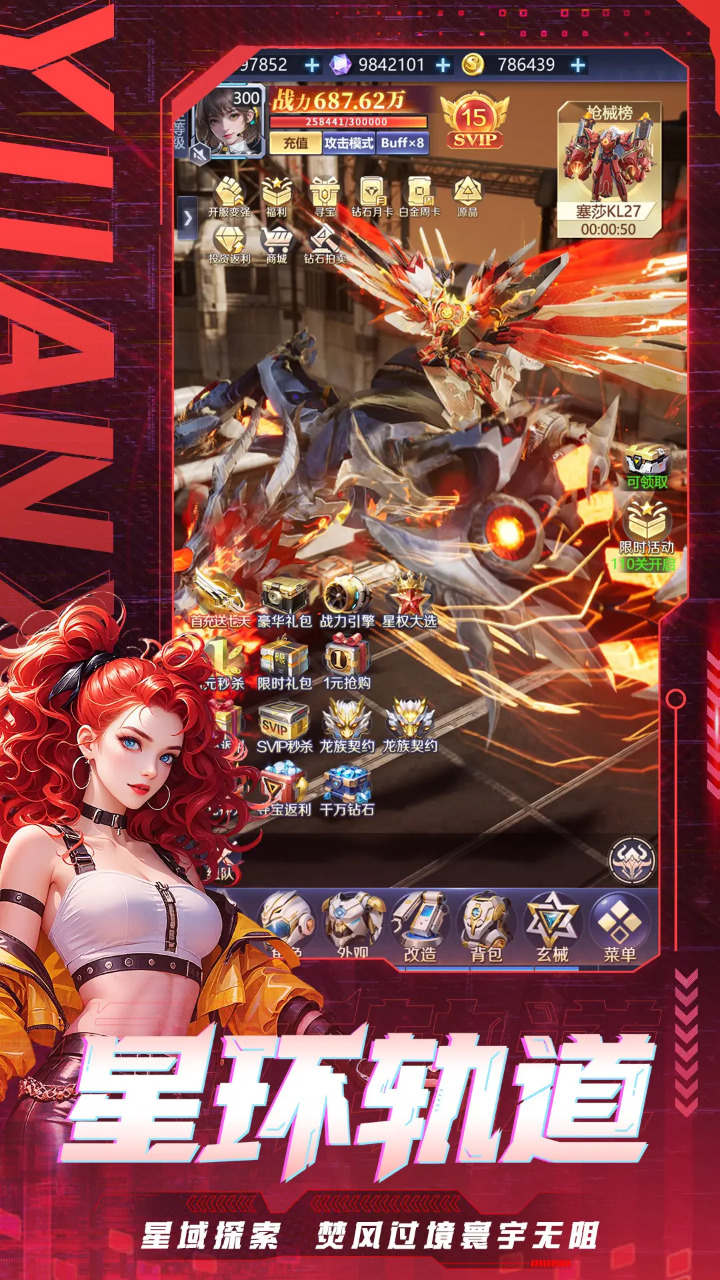Viewport: 720px width, 1280px height.
Task: Open the 商城 shop cart icon
Action: click(x=276, y=243)
